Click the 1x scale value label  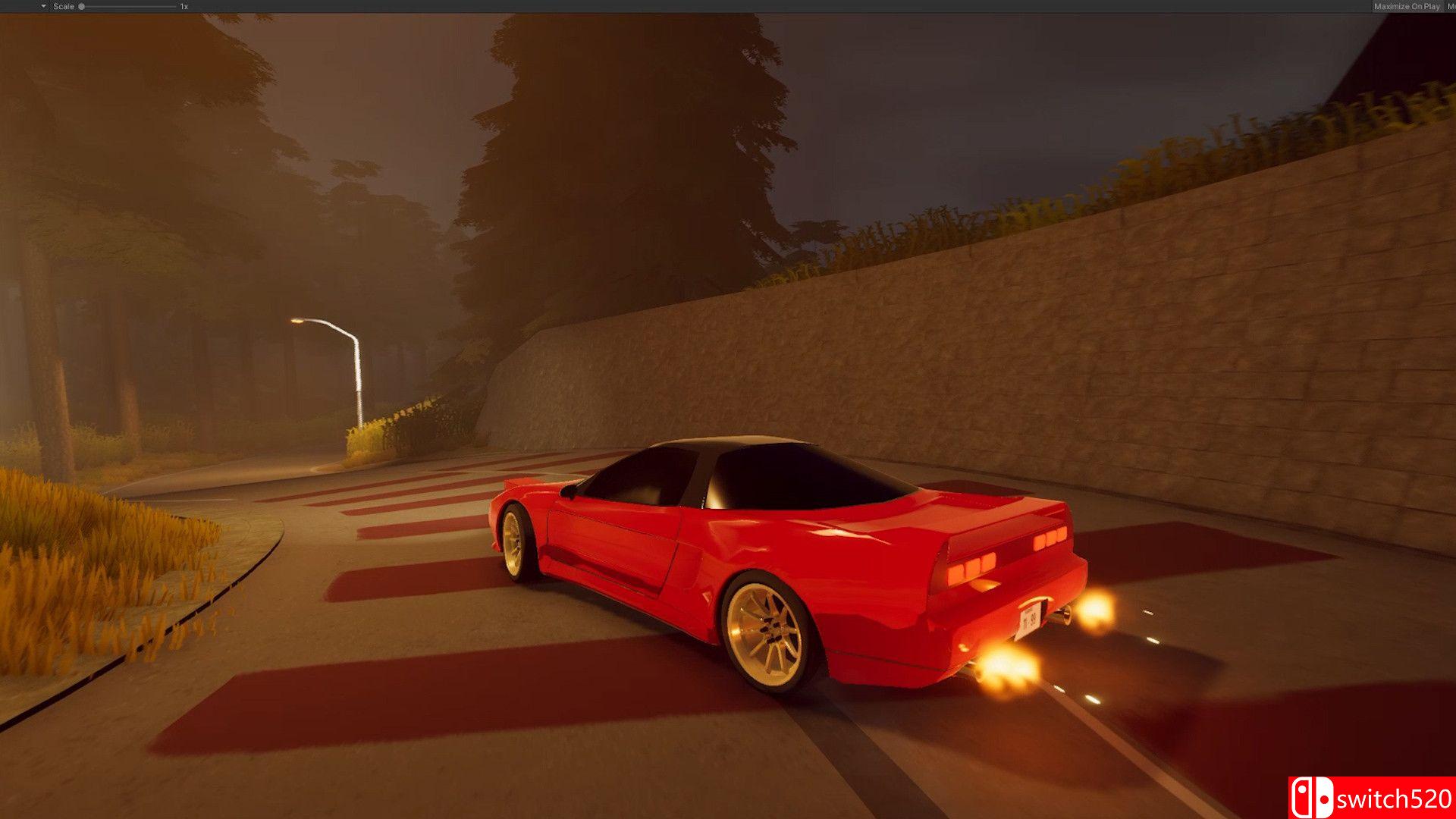tap(182, 5)
